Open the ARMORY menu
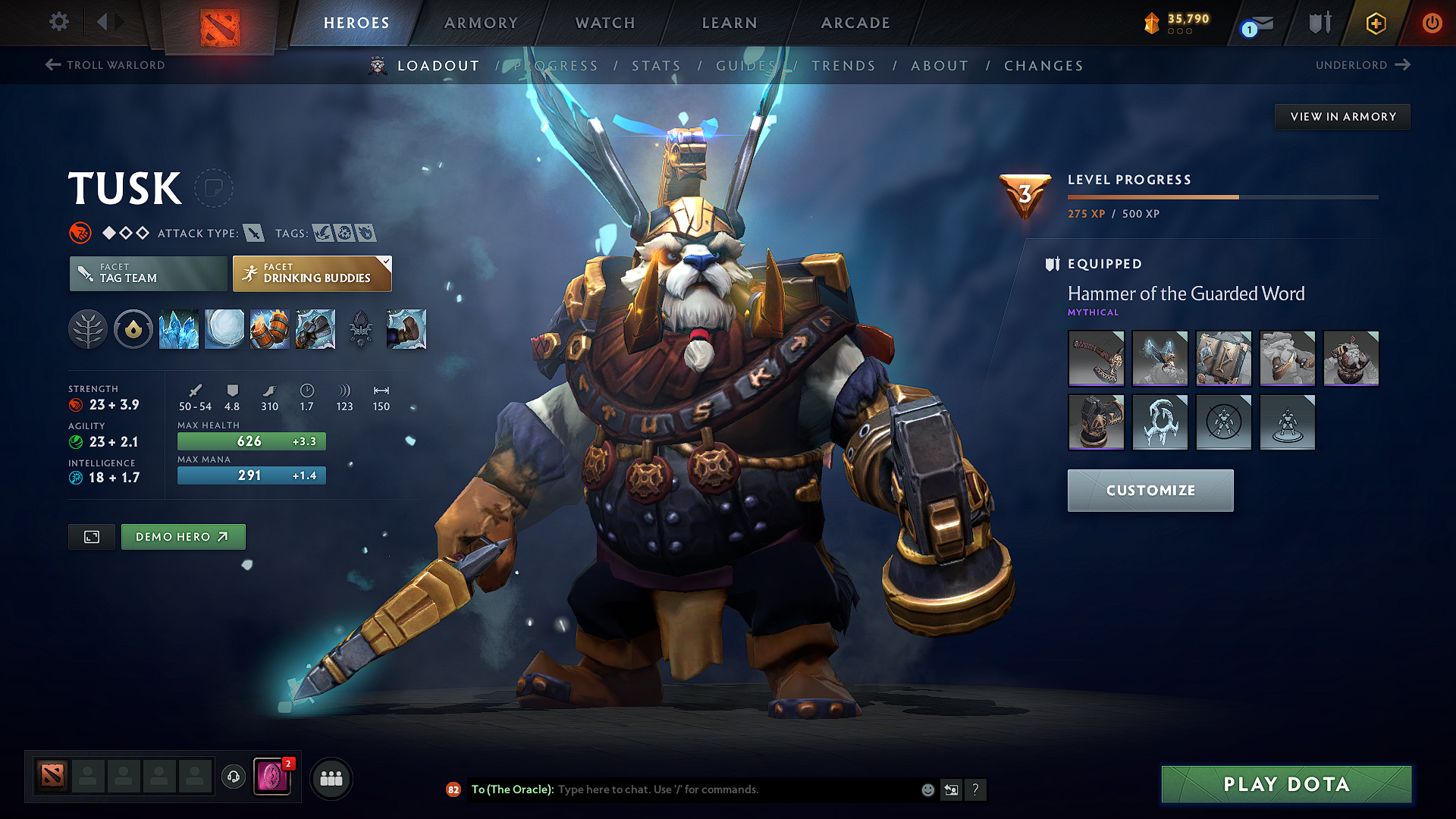 point(480,23)
